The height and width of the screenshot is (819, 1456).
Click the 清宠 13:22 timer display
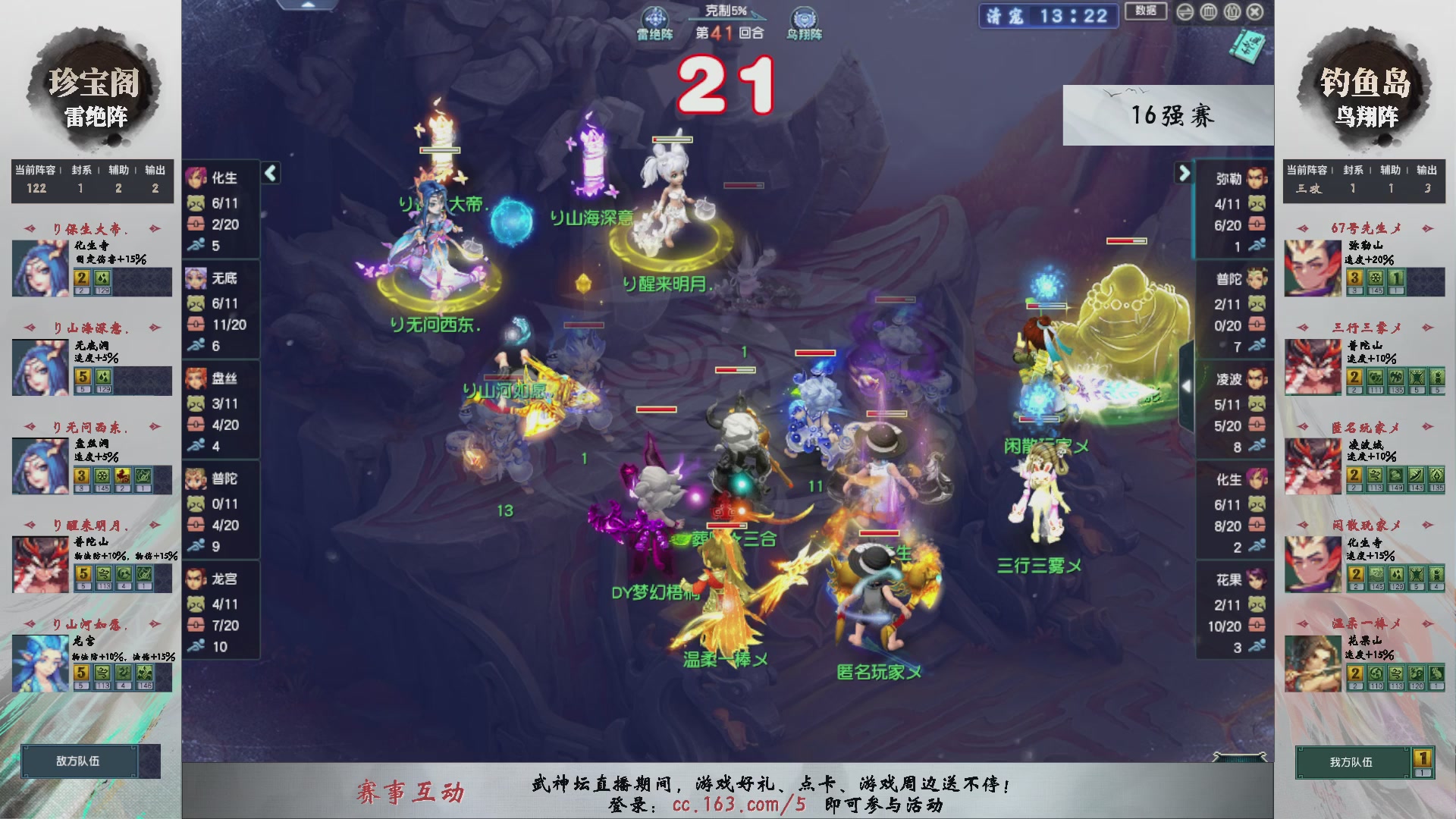[1048, 17]
